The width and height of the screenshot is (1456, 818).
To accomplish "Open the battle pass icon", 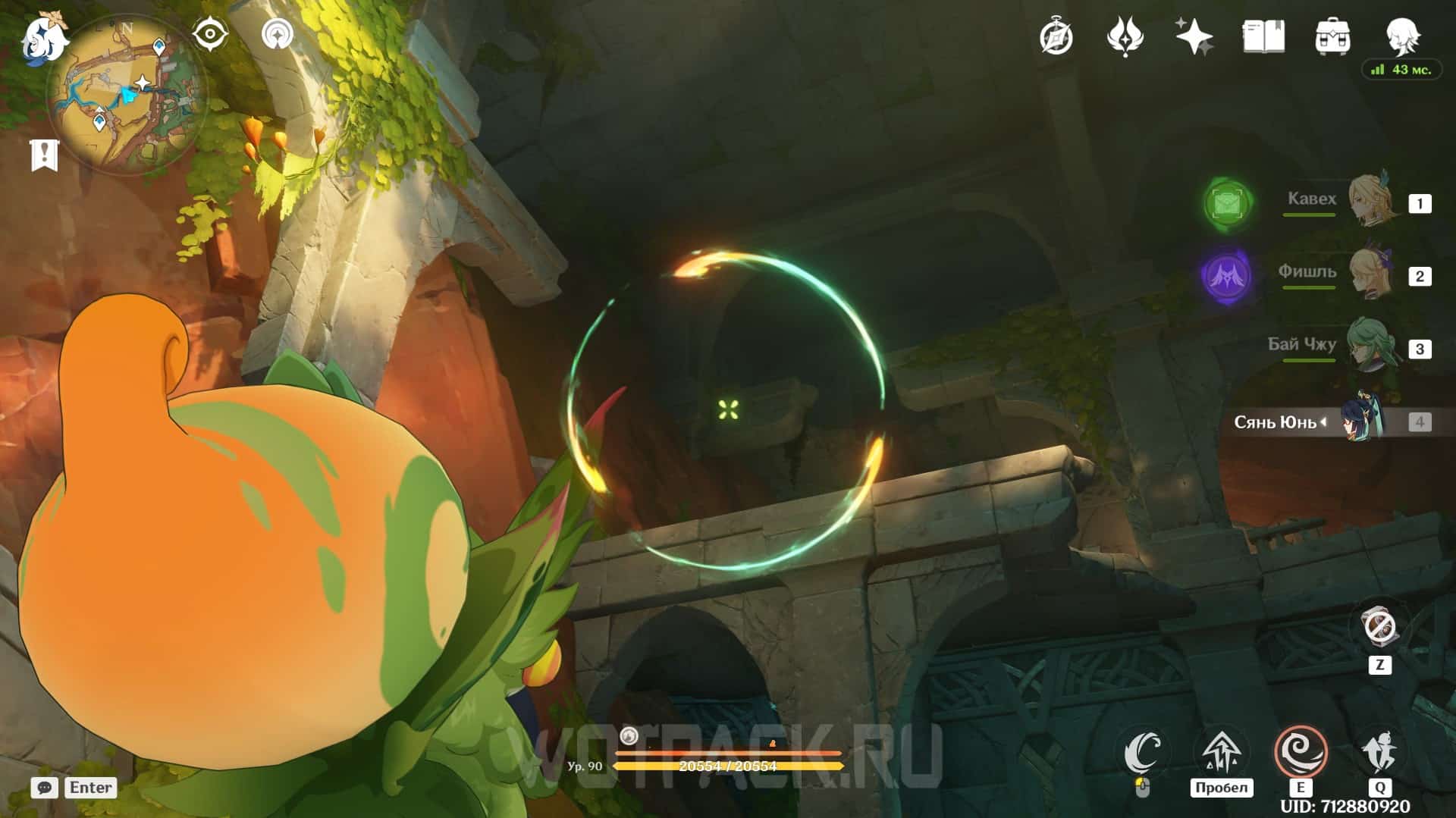I will pos(1125,36).
